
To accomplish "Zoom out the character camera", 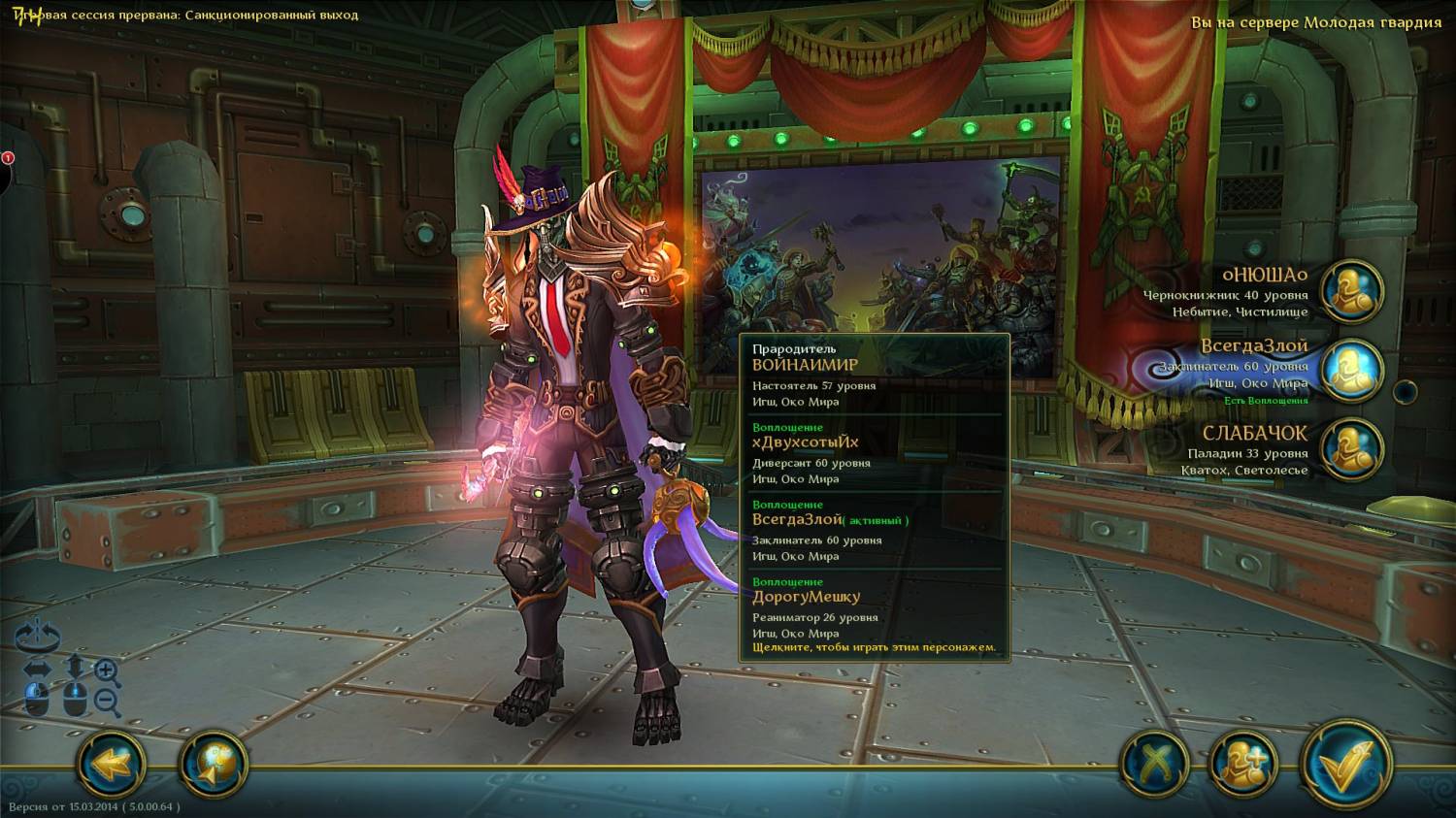I will [x=108, y=702].
